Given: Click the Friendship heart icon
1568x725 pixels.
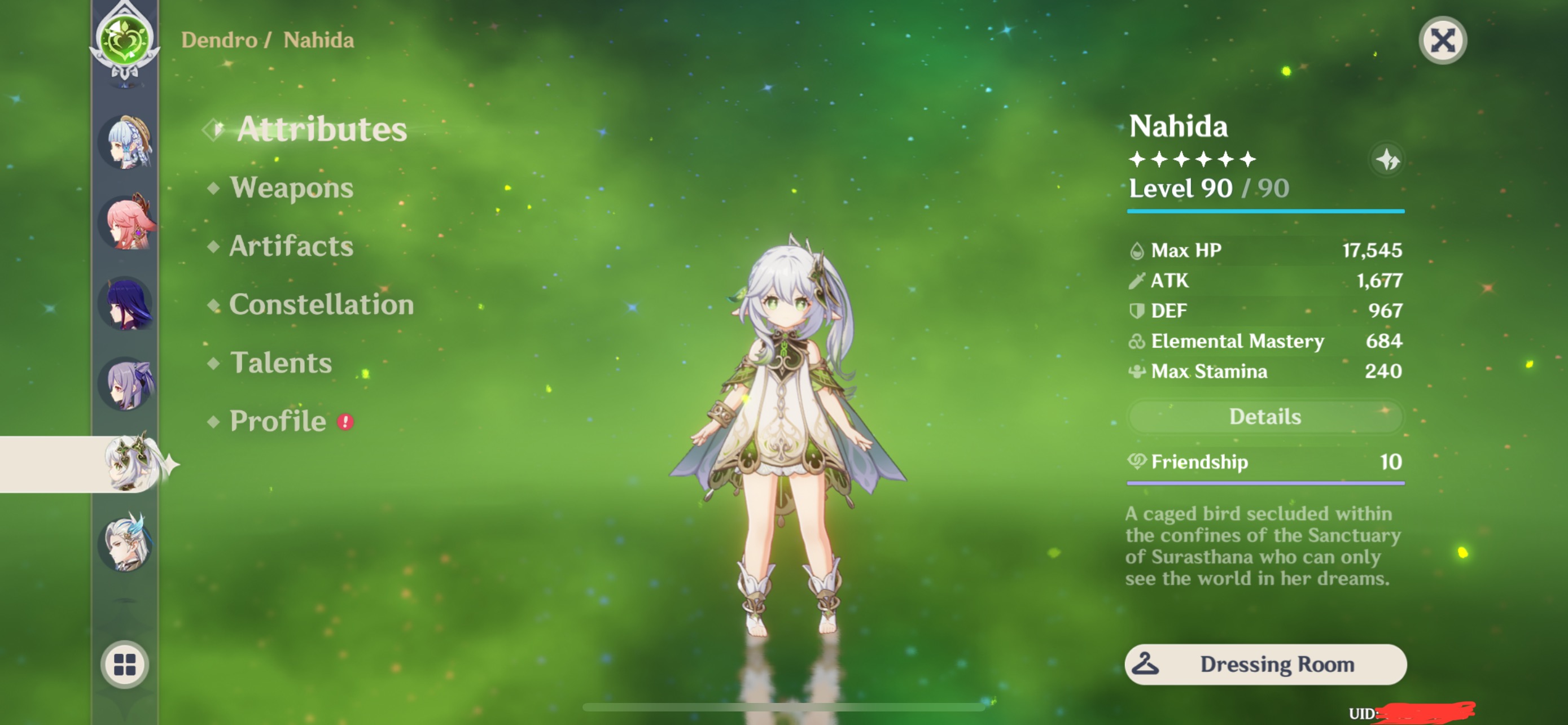Looking at the screenshot, I should [x=1136, y=461].
